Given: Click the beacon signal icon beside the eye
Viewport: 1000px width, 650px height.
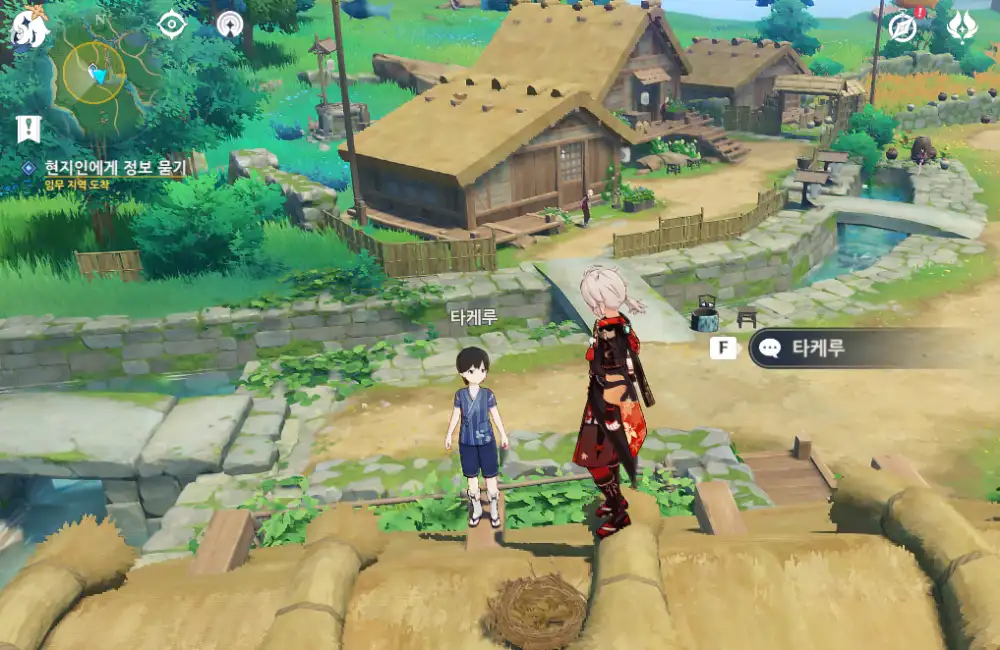Looking at the screenshot, I should click(230, 24).
